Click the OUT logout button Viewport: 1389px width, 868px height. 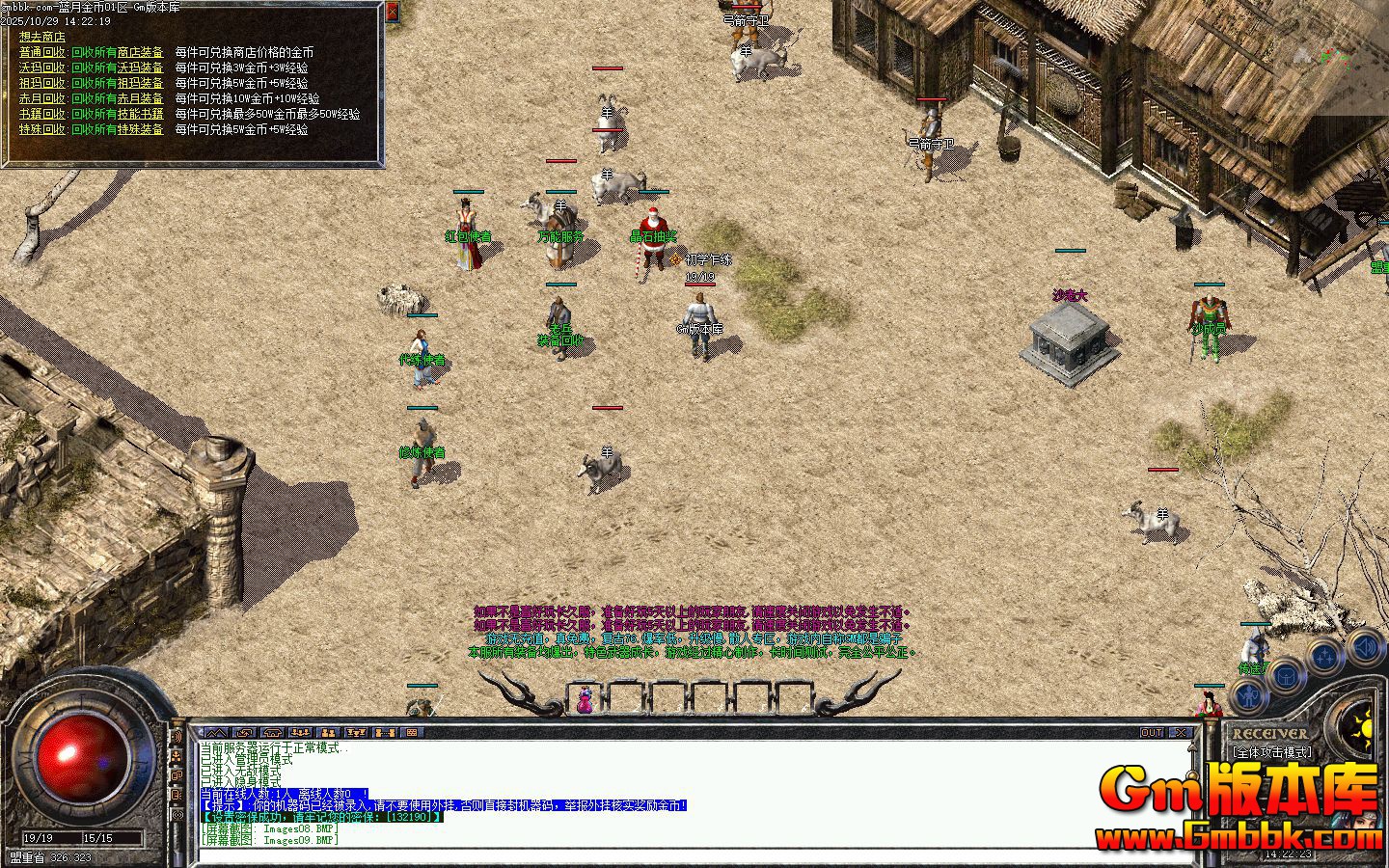(x=1152, y=733)
